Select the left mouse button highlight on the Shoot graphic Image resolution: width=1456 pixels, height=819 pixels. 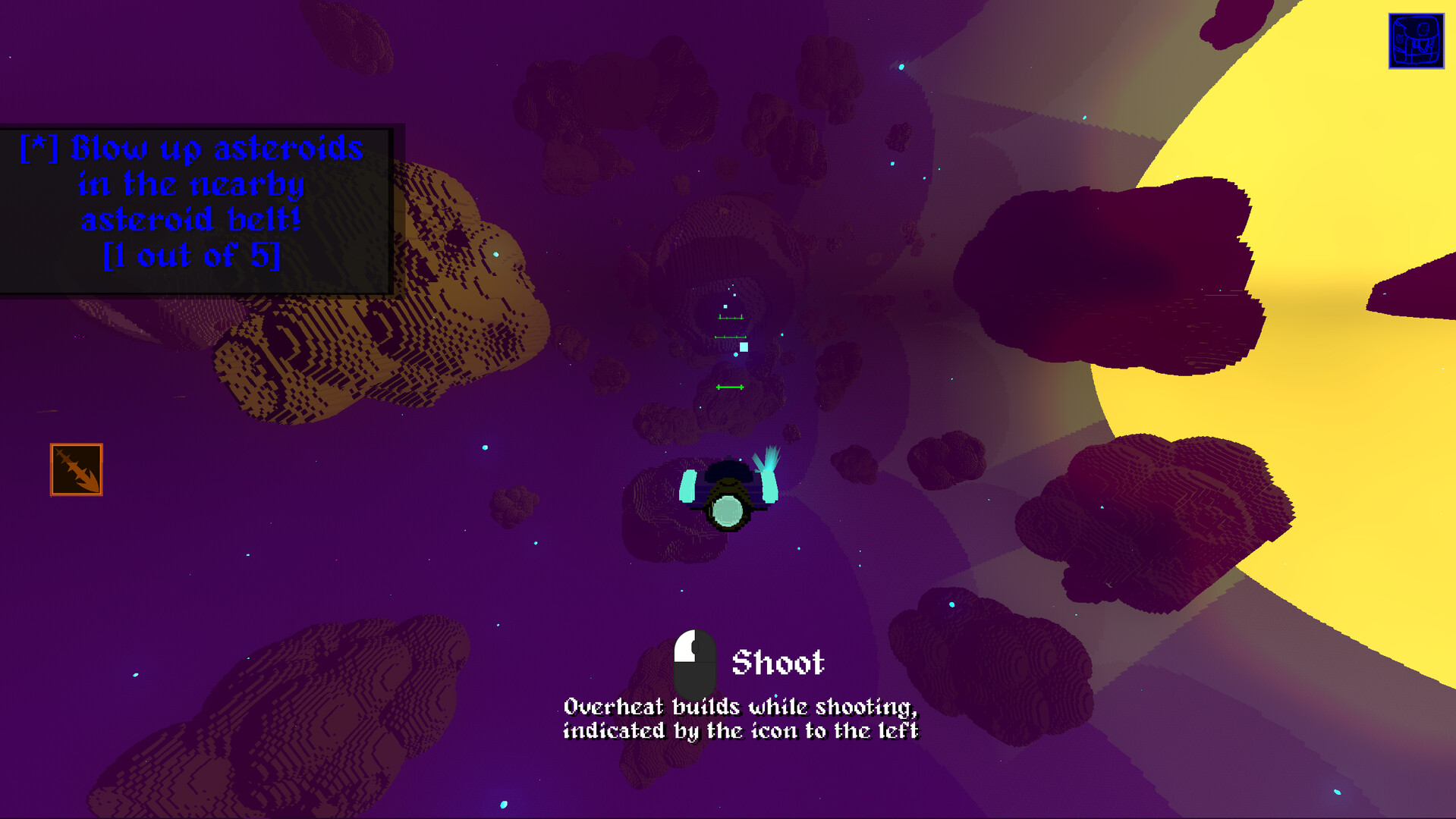(x=686, y=647)
